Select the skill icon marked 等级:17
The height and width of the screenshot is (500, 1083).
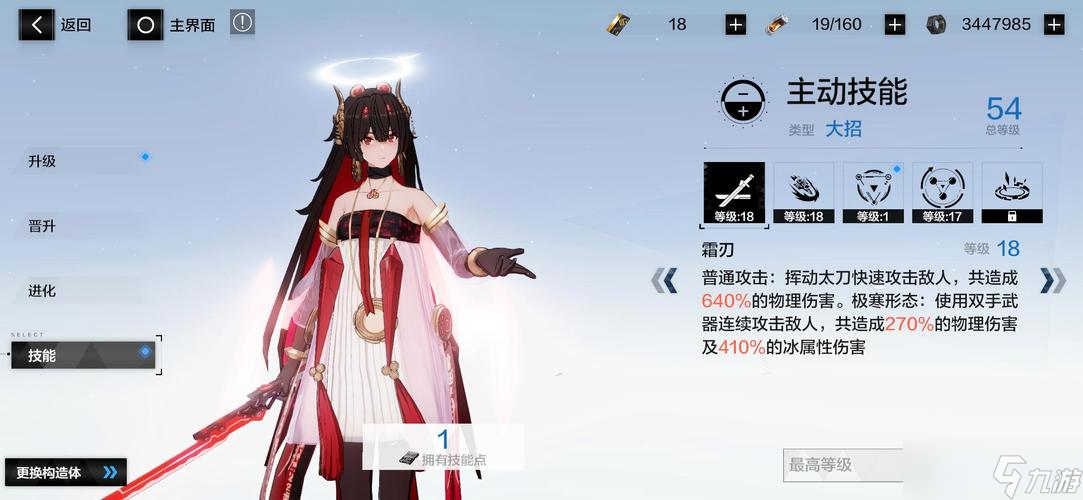pos(942,192)
